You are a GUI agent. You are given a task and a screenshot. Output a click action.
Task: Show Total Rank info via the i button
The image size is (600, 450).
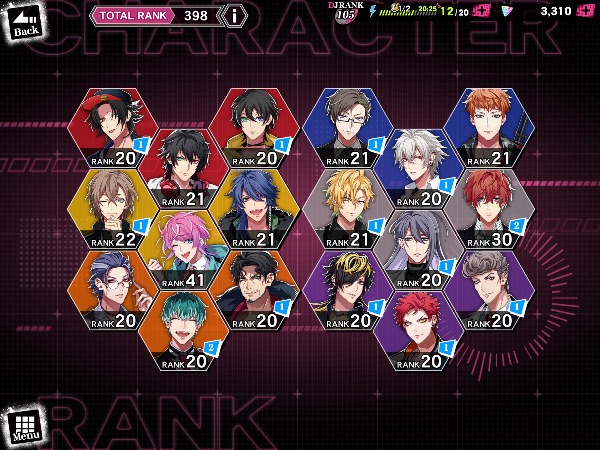coord(234,15)
